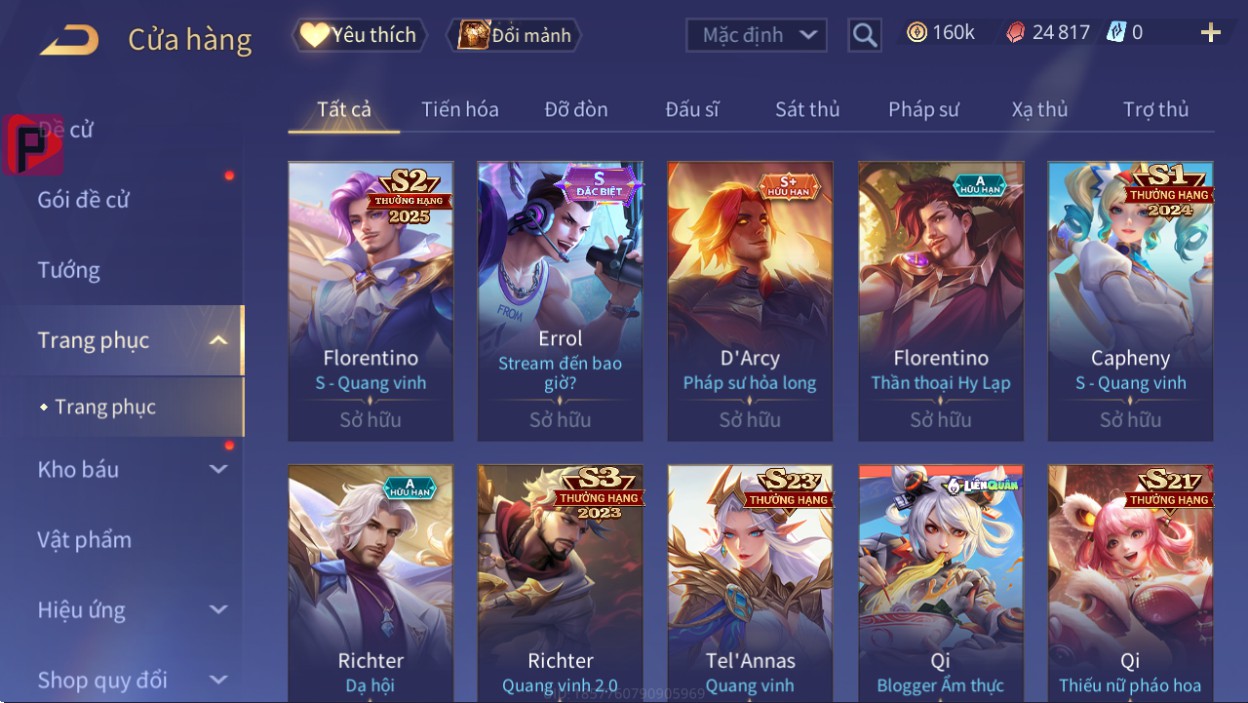This screenshot has width=1248, height=703.
Task: Show the Sát thủ category
Action: point(807,109)
